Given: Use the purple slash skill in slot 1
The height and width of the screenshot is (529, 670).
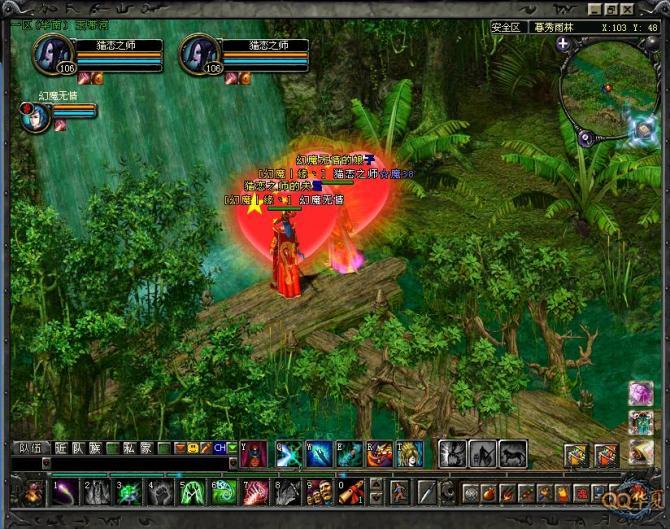Looking at the screenshot, I should (66, 492).
